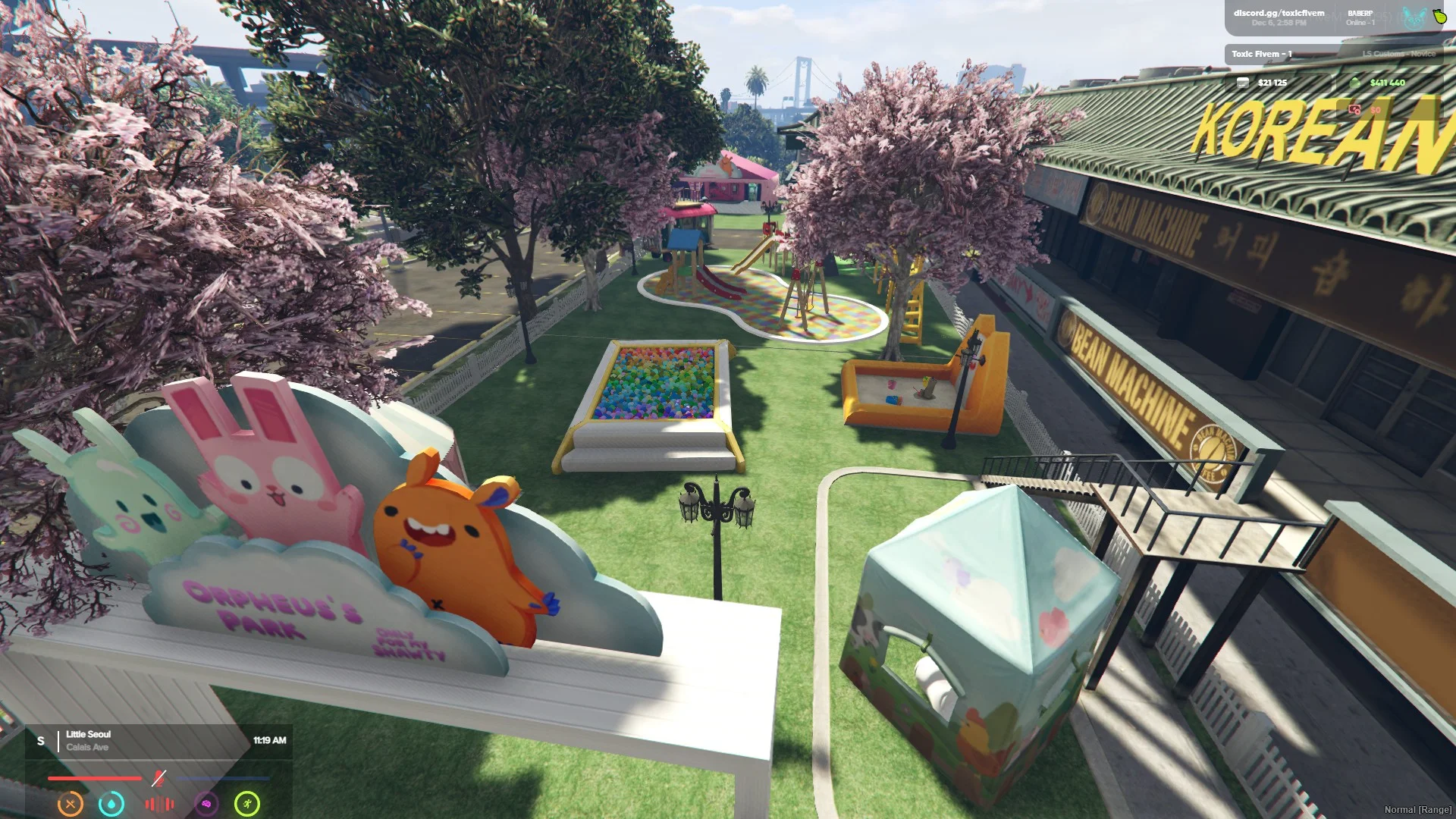Click the green lime icon
This screenshot has height=819, width=1456.
(1440, 17)
